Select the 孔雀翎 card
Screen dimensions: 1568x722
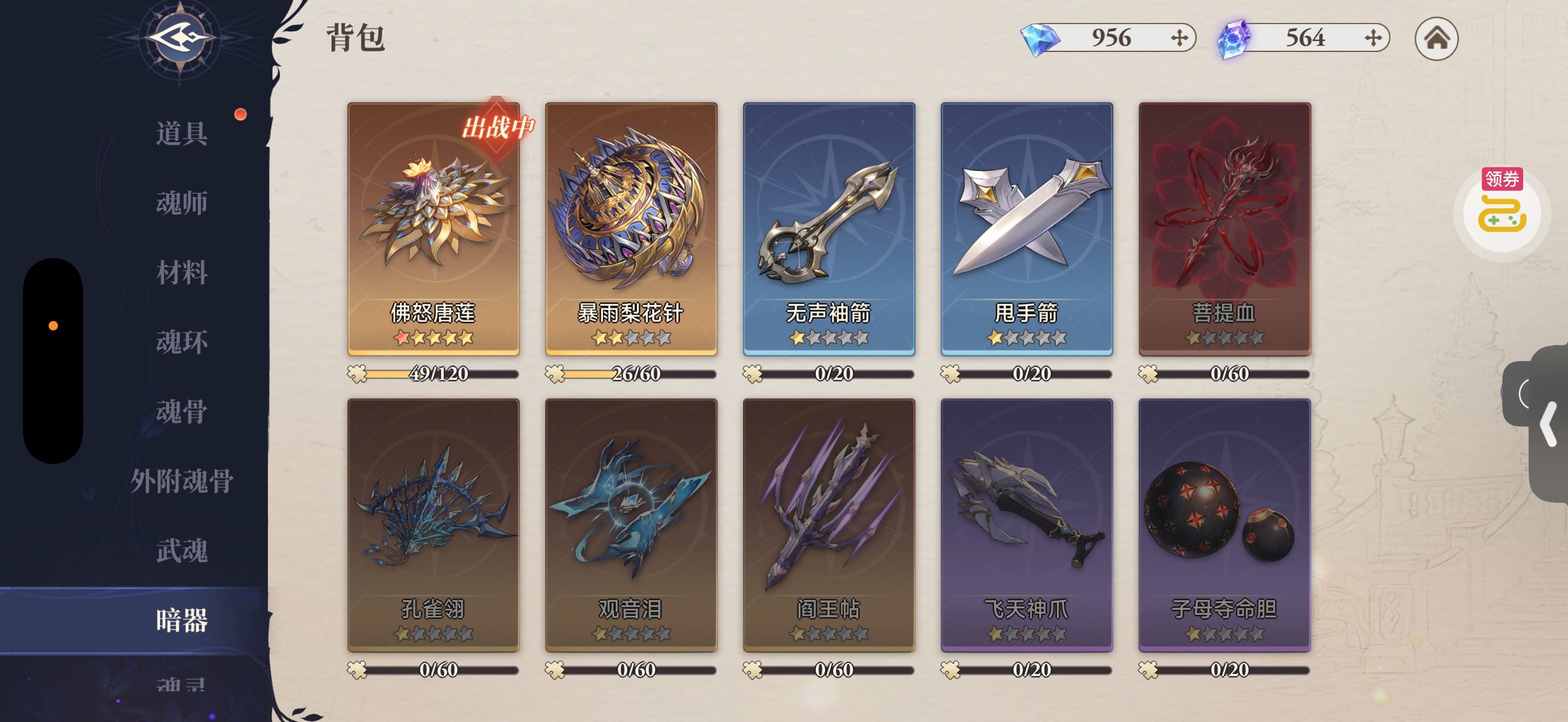[433, 525]
